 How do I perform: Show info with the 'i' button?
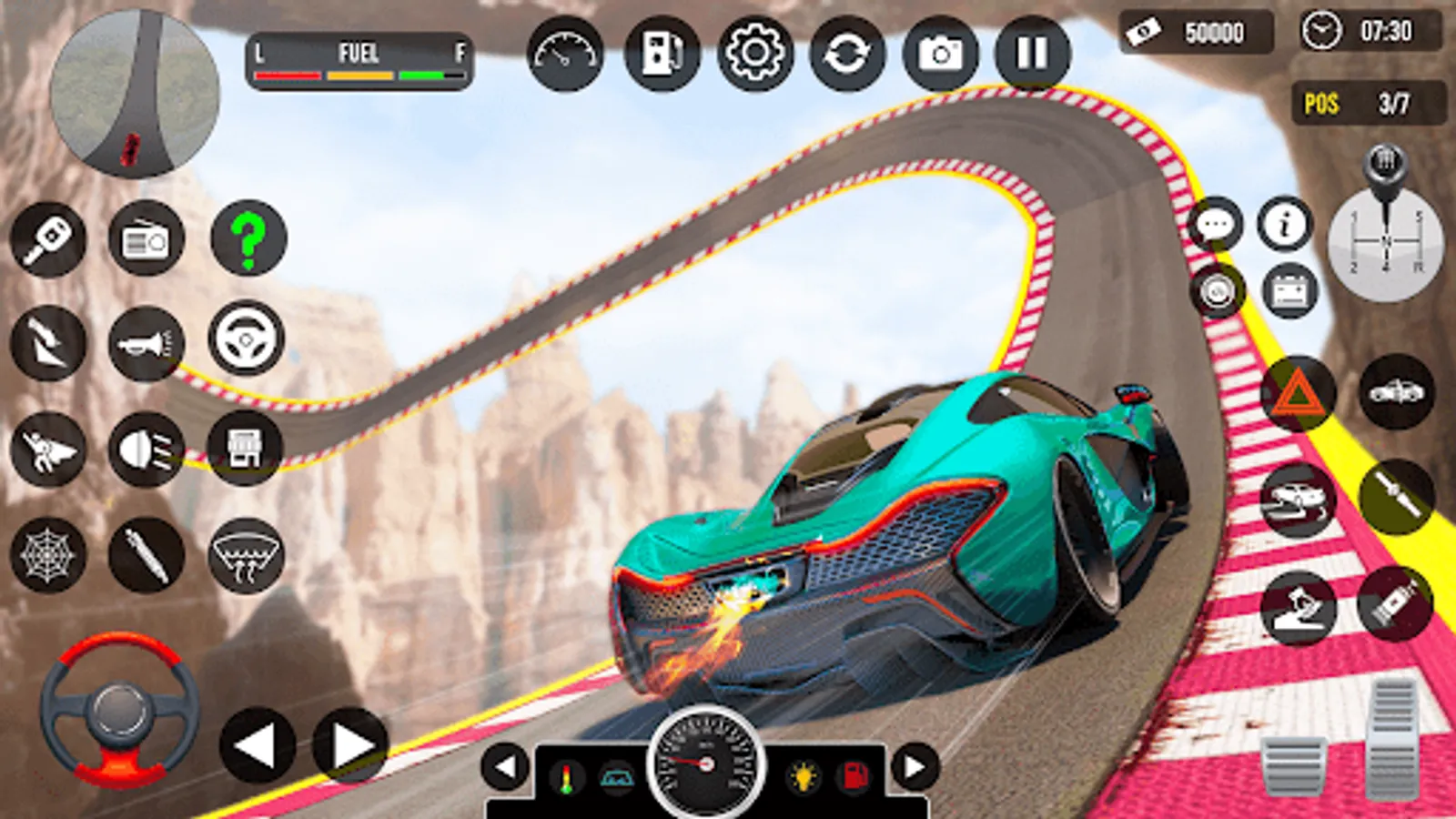pyautogui.click(x=1284, y=224)
